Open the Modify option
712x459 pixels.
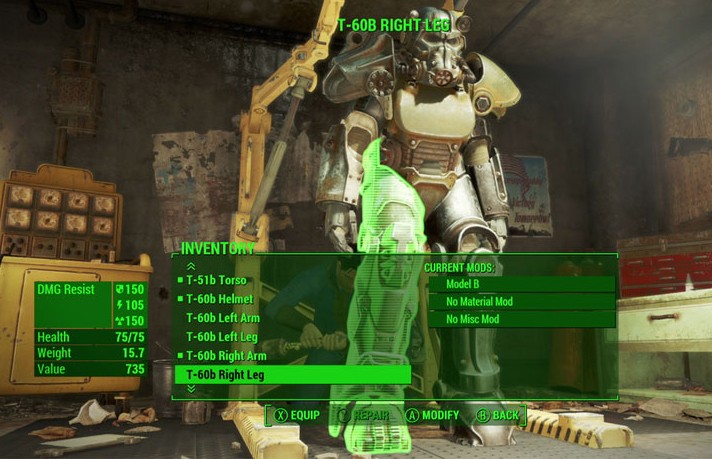(x=432, y=415)
